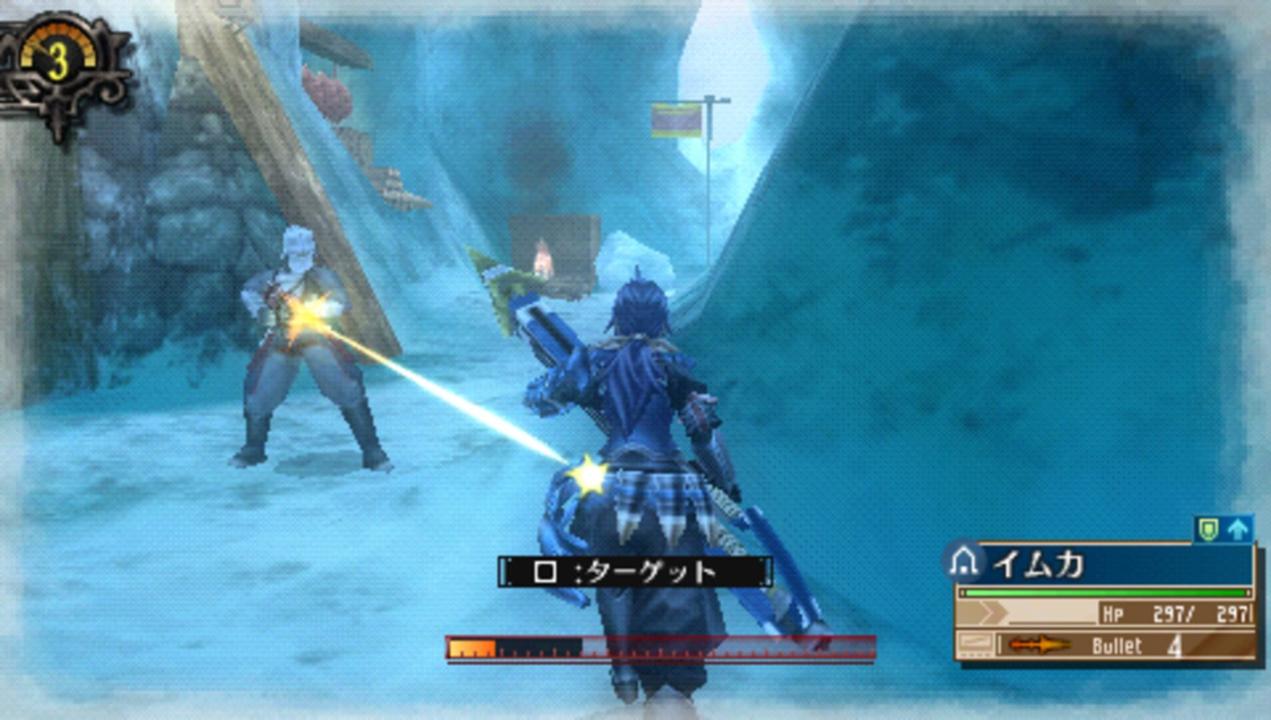Select the orange weapon icon beside Bullet
Viewport: 1271px width, 720px height.
pyautogui.click(x=1039, y=645)
